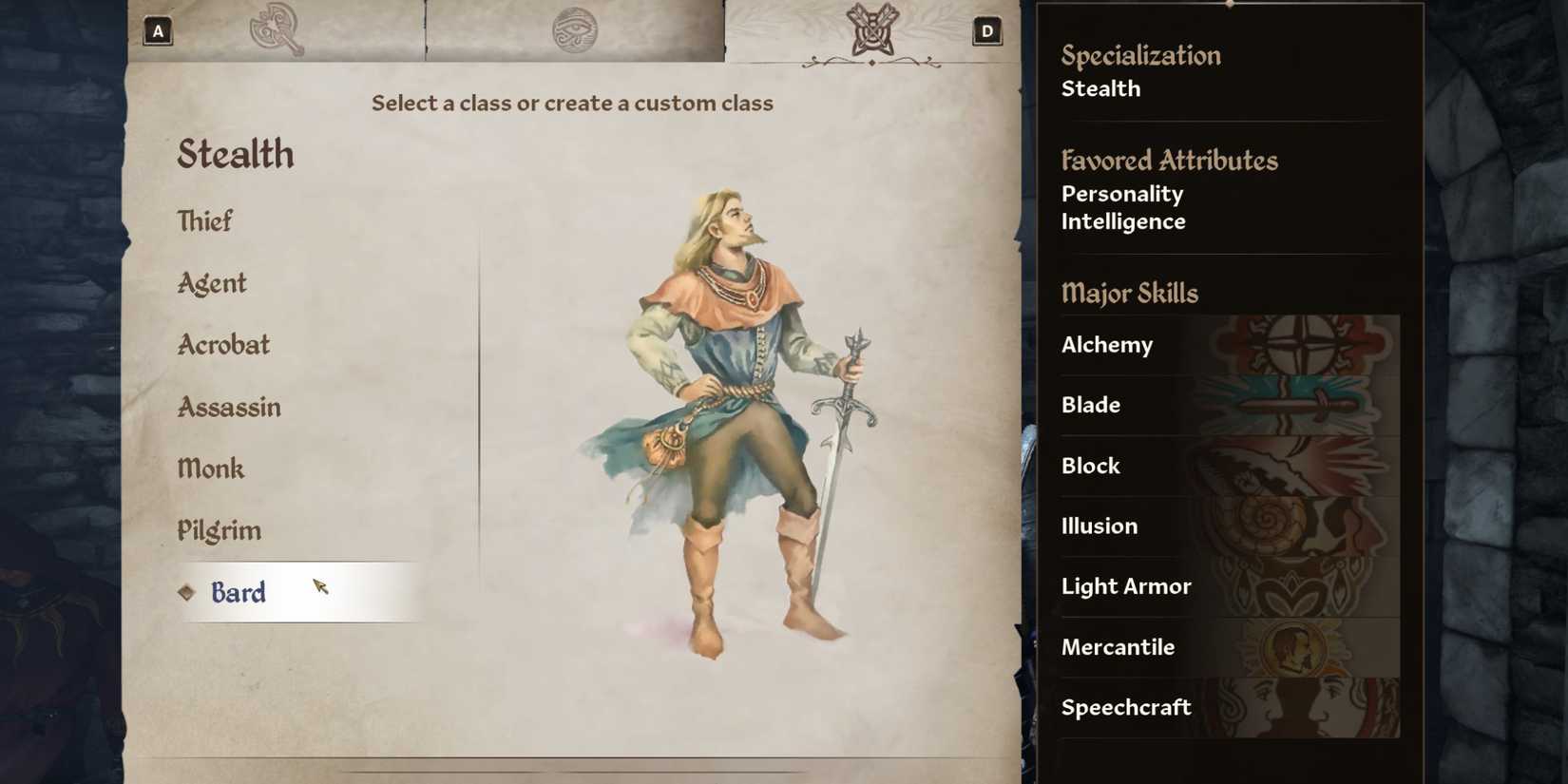The image size is (1568, 784).
Task: Click the diamond marker beside Bard
Action: click(x=186, y=593)
